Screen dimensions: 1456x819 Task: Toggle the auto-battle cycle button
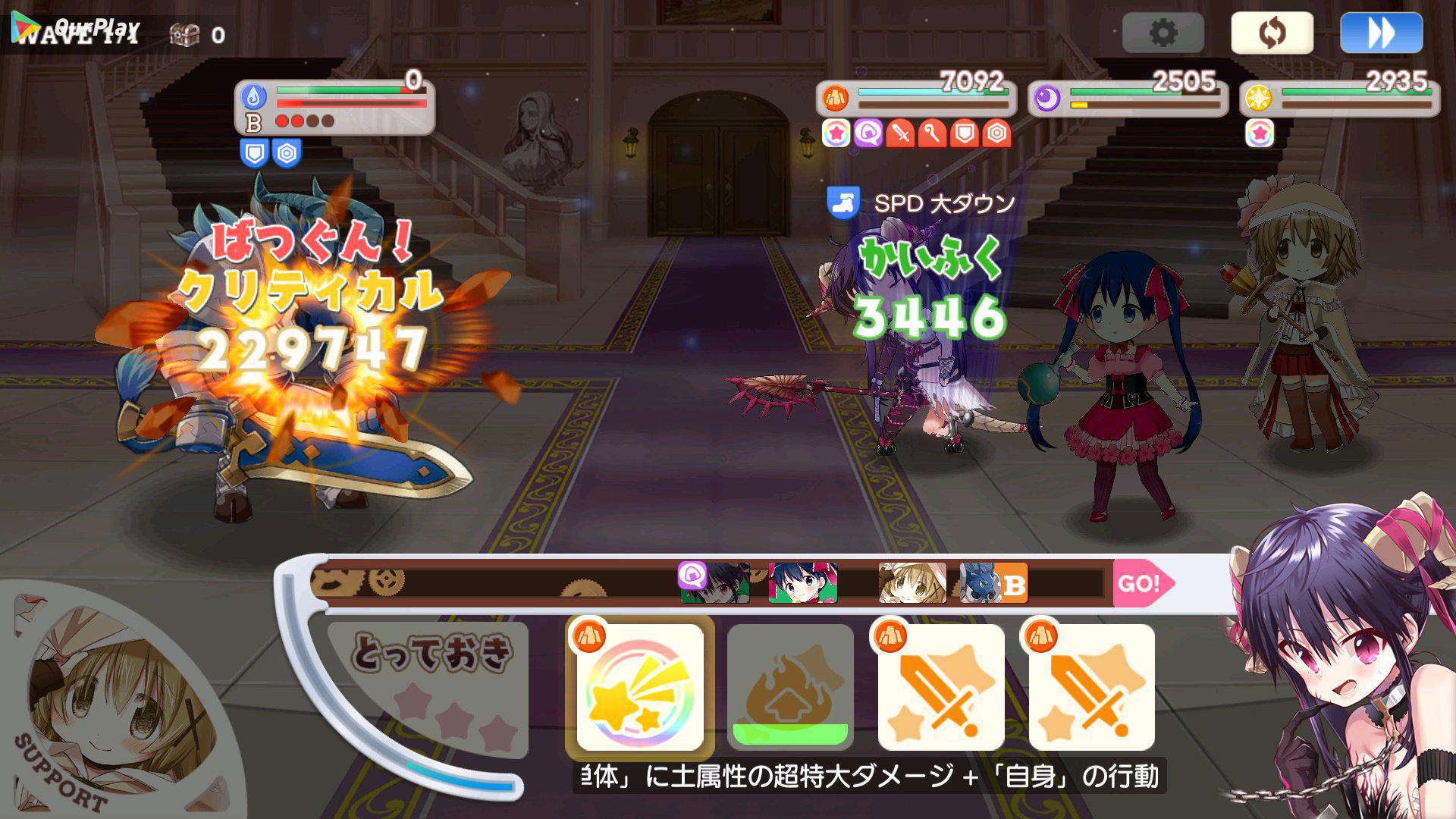1272,33
